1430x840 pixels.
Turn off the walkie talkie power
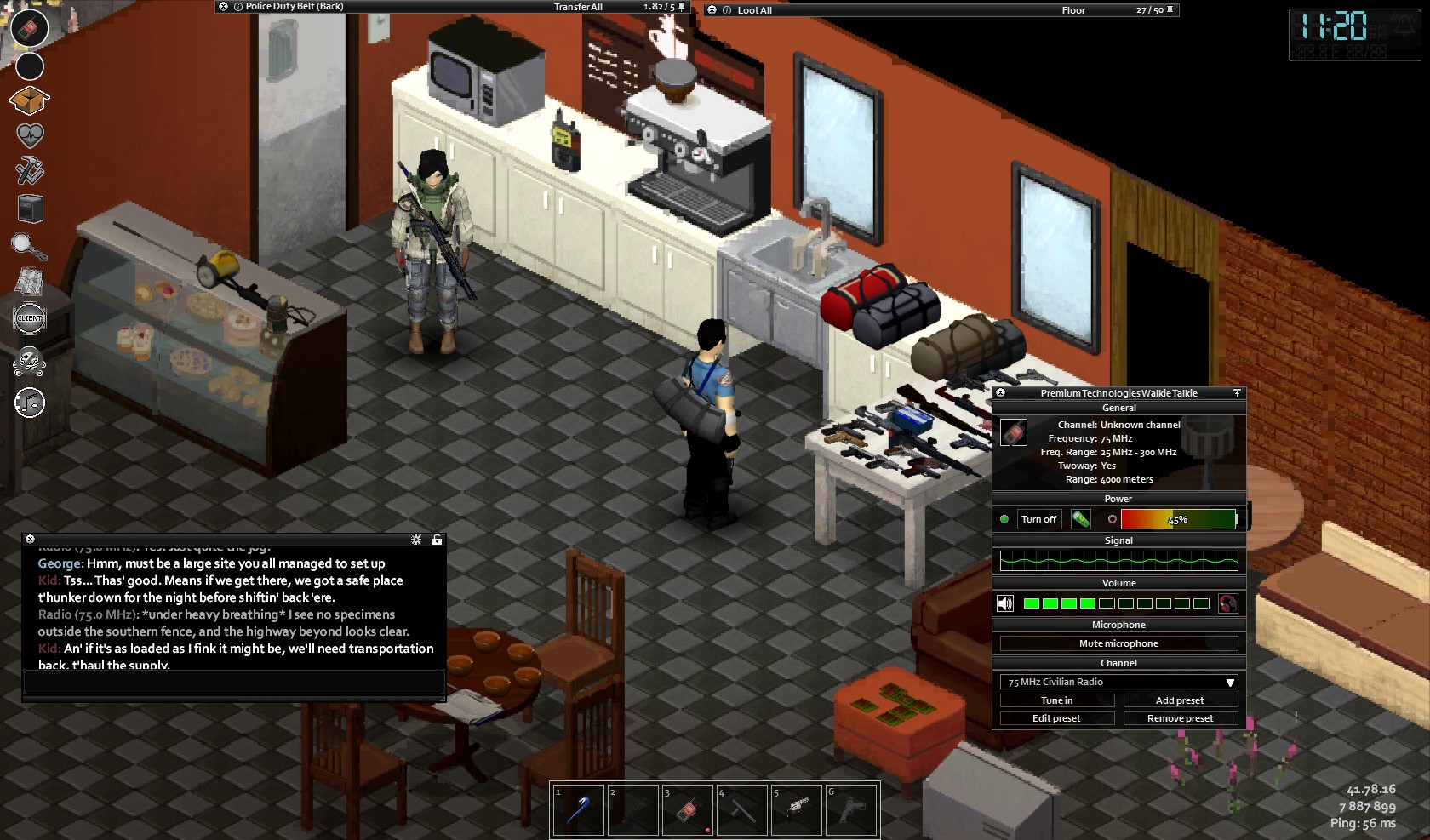tap(1038, 519)
